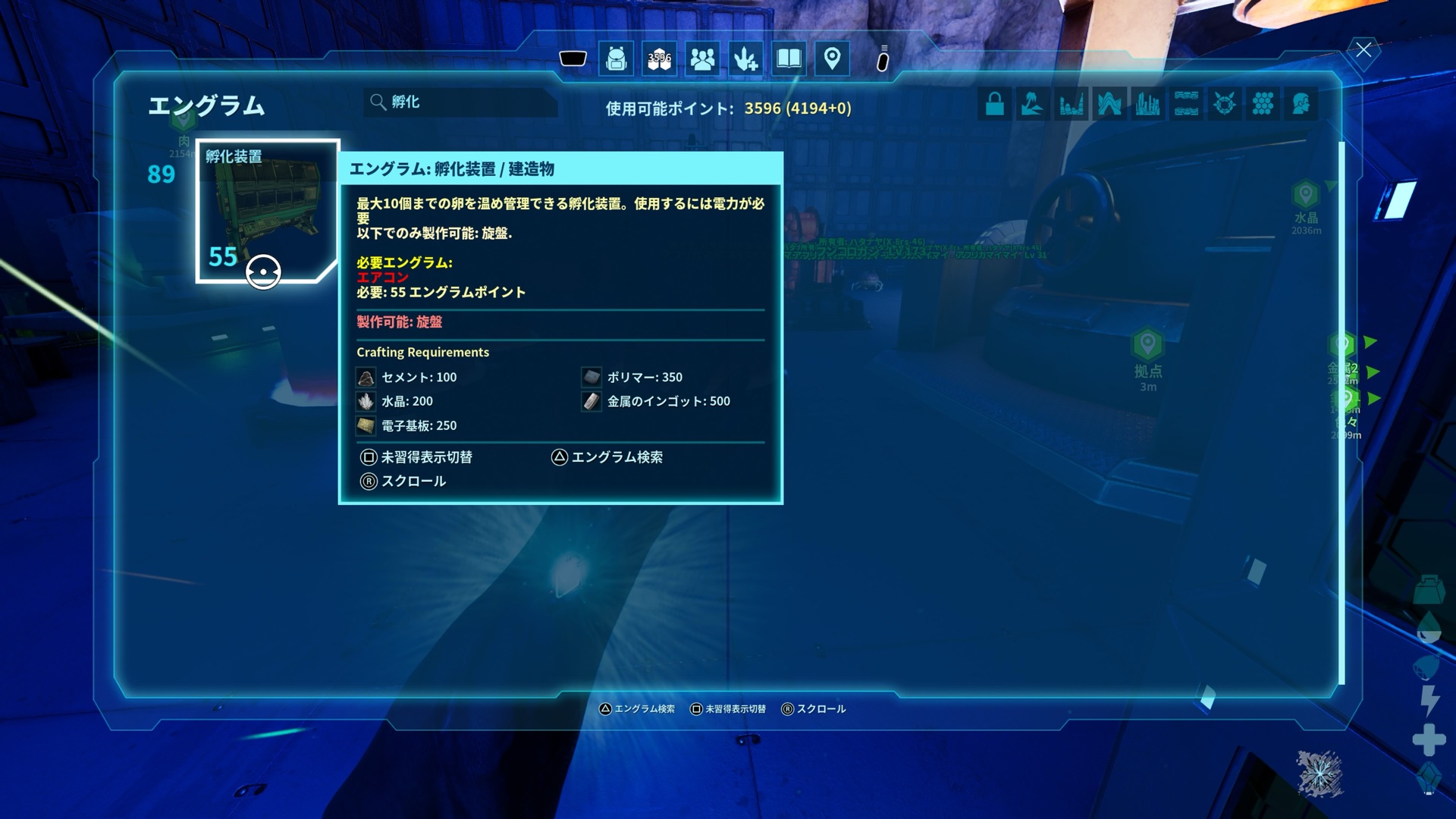Select the dinosaur footprint tab
Image resolution: width=1456 pixels, height=819 pixels.
pyautogui.click(x=745, y=58)
